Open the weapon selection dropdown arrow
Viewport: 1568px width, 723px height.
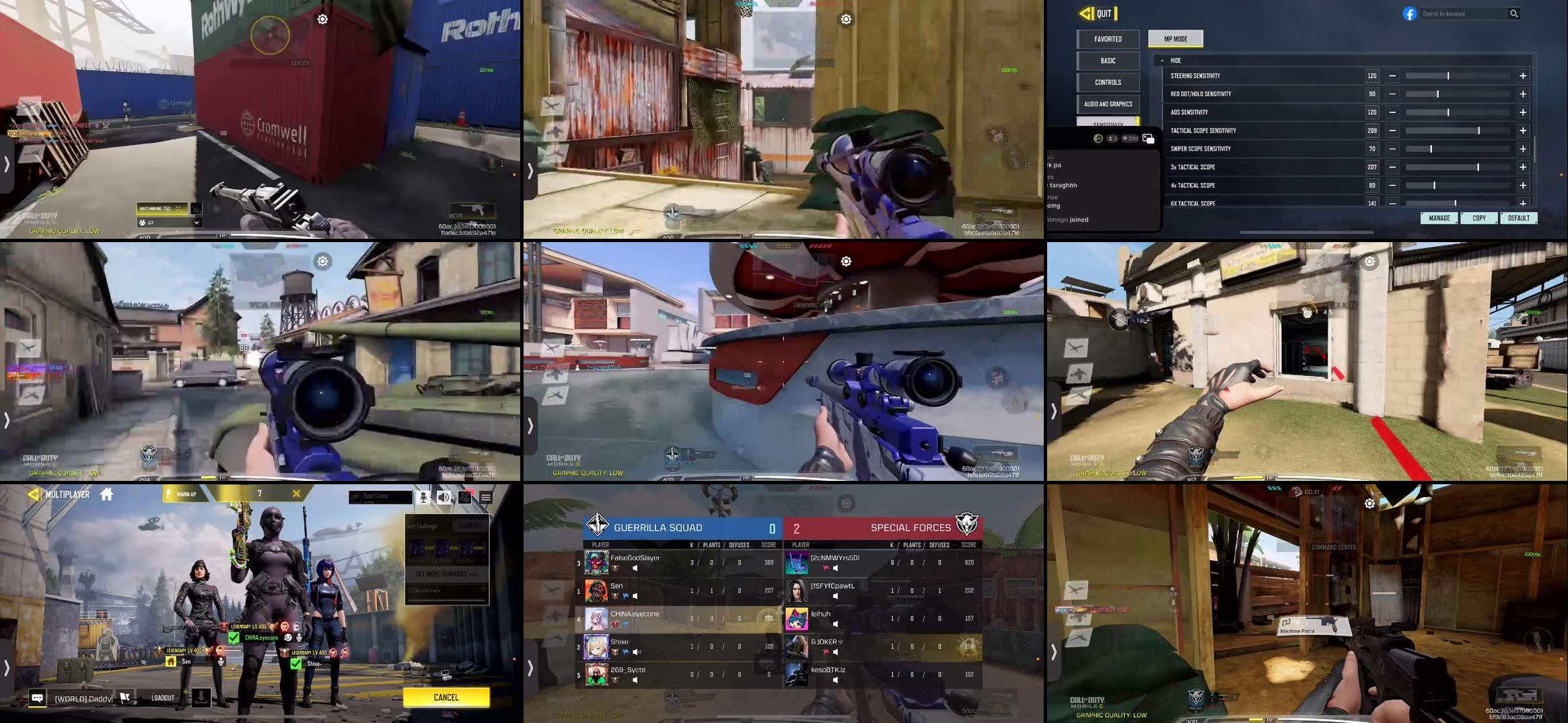coord(197,221)
